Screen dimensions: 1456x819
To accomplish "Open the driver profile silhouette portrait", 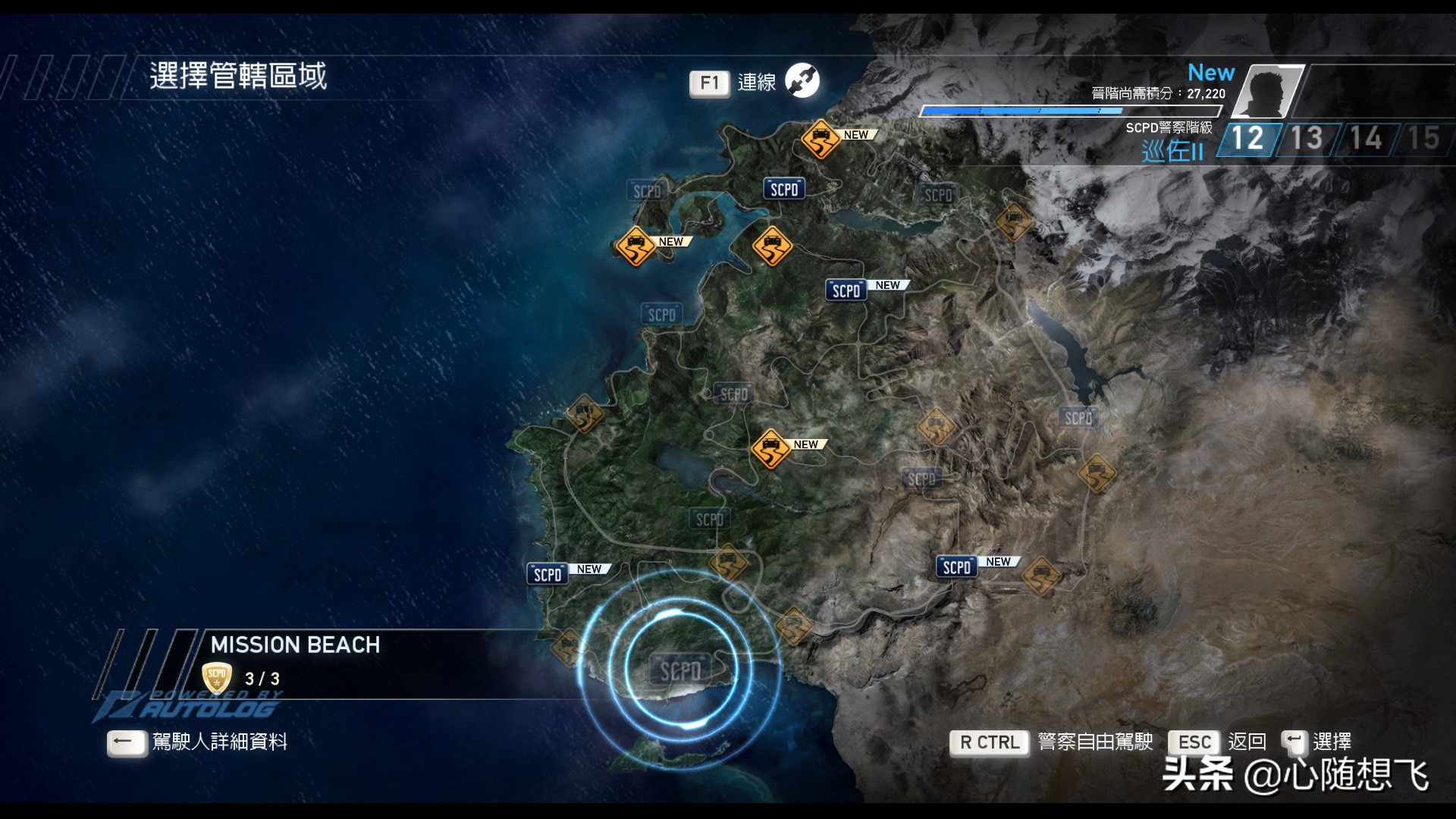I will [1267, 92].
